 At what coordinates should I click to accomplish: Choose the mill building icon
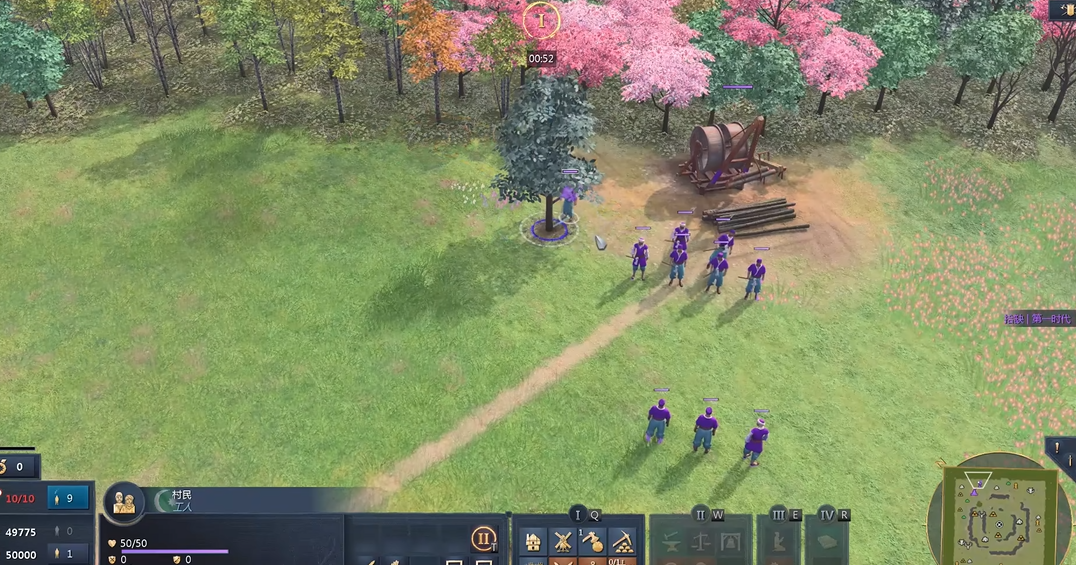click(563, 542)
